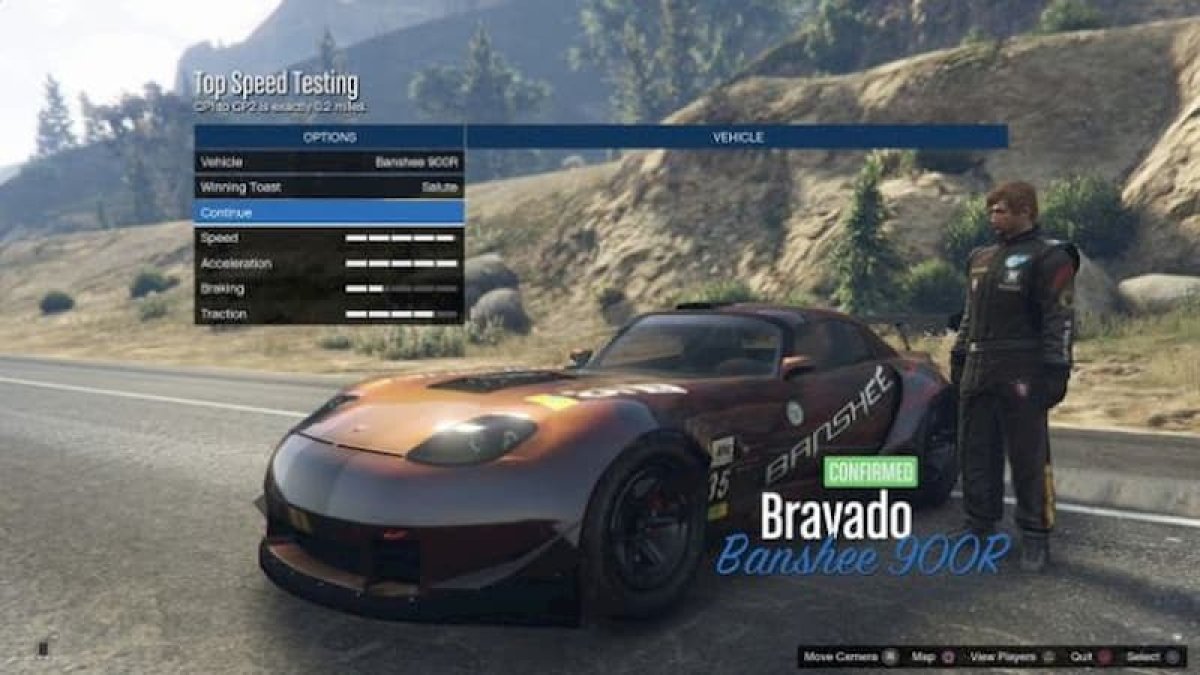
Task: Open the Vehicle tab header
Action: coord(736,137)
